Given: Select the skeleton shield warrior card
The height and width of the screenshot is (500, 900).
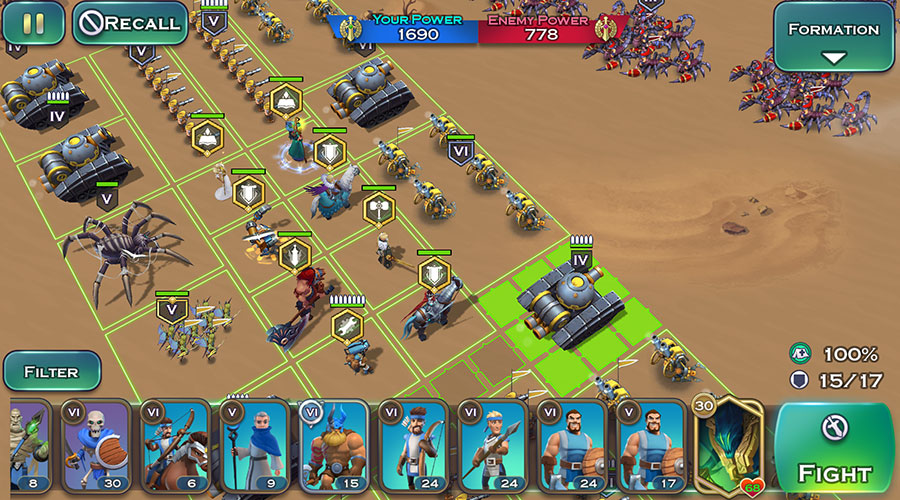Looking at the screenshot, I should pyautogui.click(x=96, y=446).
